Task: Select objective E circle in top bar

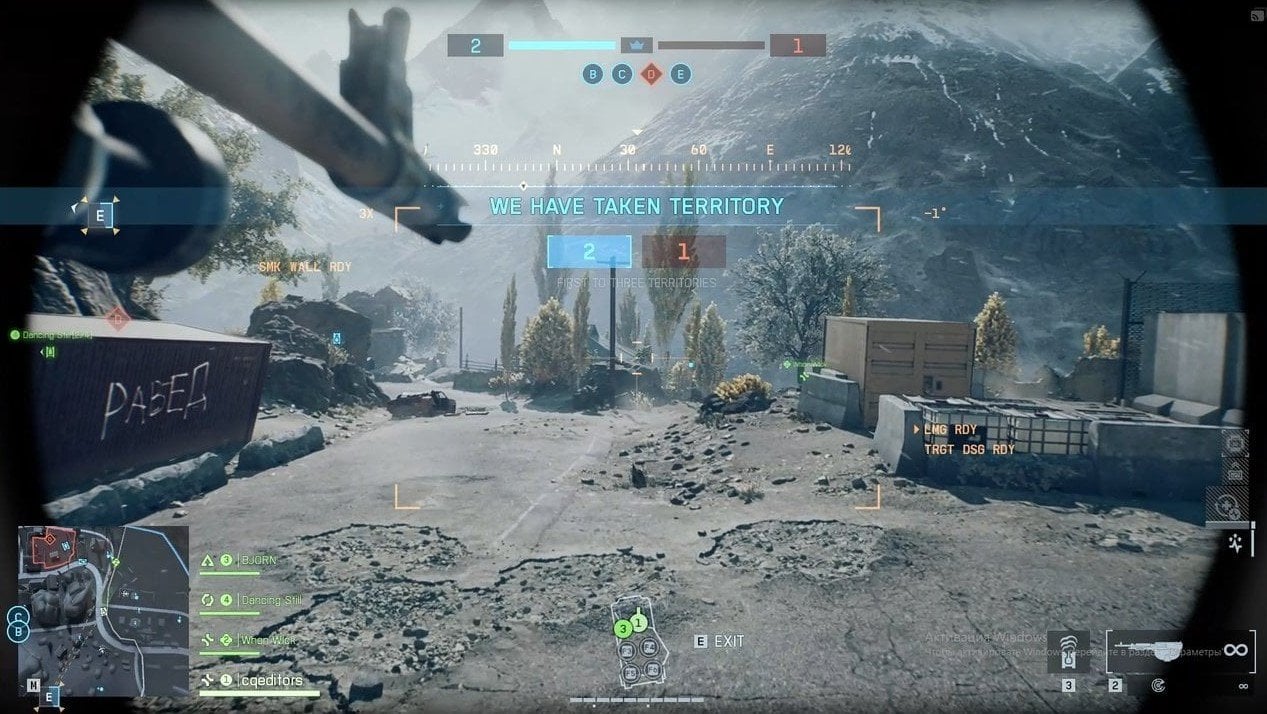Action: (x=681, y=74)
